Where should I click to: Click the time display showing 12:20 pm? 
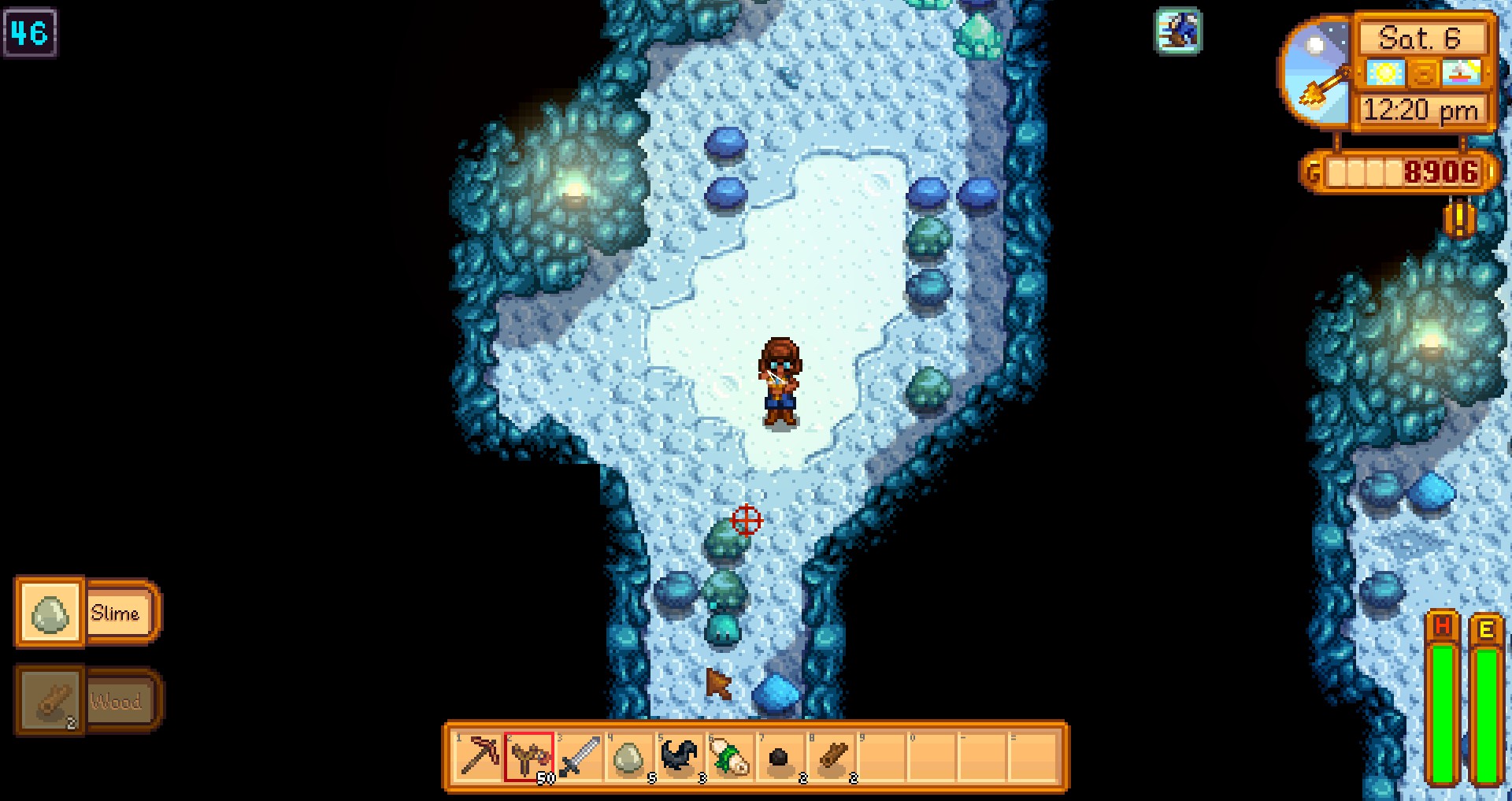click(x=1422, y=109)
